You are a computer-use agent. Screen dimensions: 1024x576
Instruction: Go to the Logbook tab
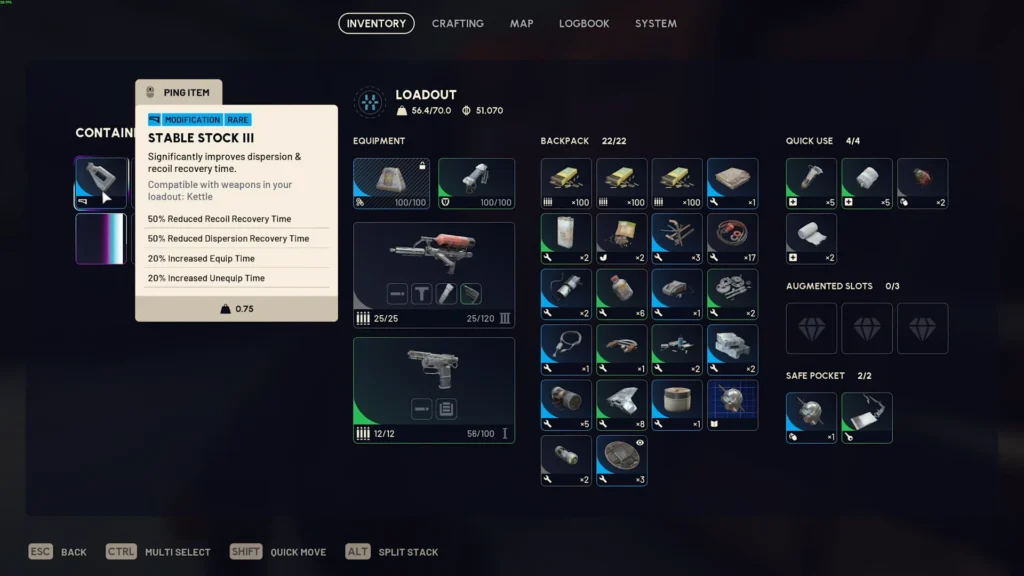point(584,23)
